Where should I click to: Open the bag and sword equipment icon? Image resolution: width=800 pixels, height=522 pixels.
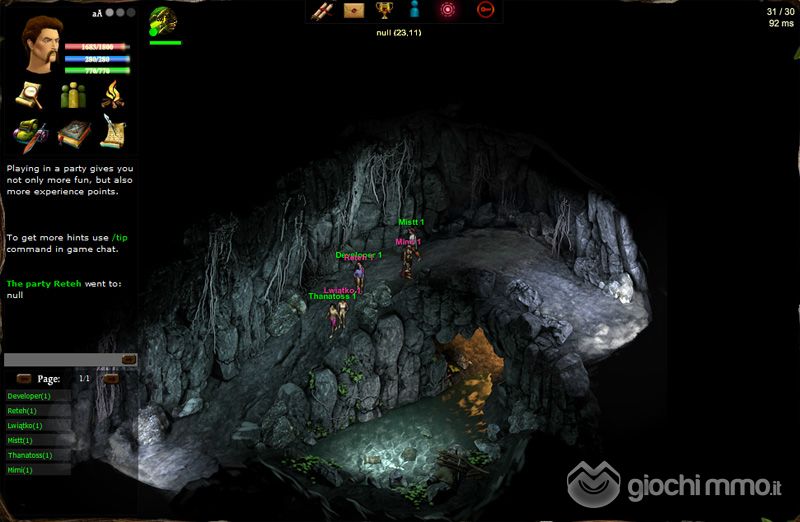point(30,133)
